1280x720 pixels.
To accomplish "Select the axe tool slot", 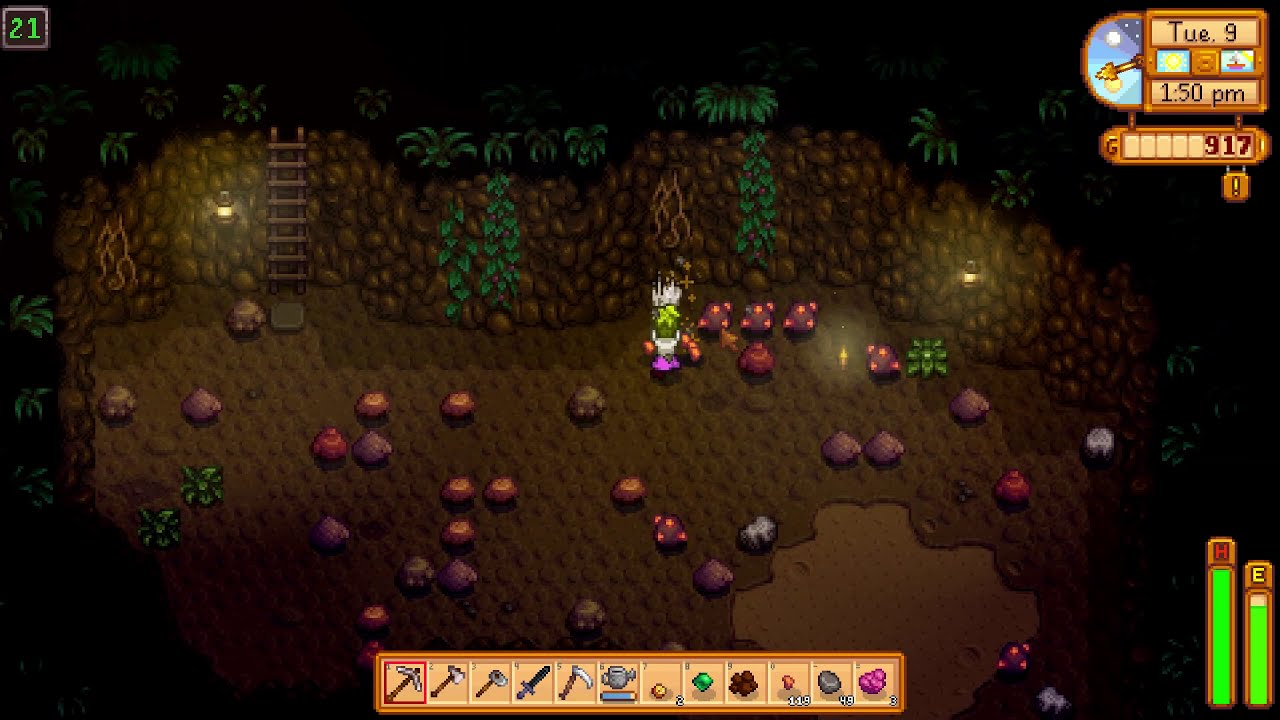I will pyautogui.click(x=447, y=683).
